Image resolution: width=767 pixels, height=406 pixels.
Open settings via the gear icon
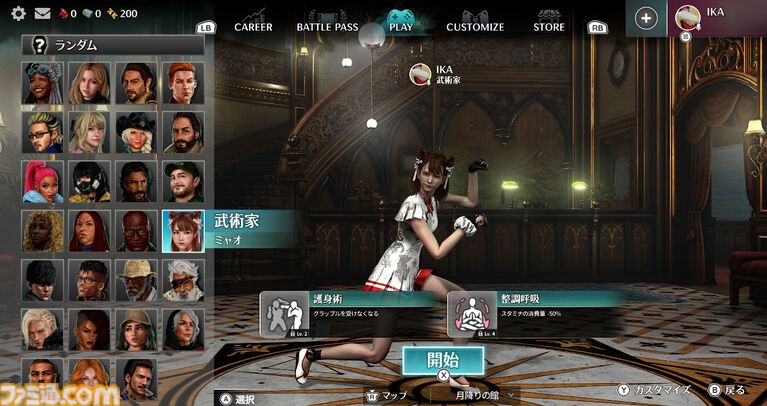tap(18, 14)
